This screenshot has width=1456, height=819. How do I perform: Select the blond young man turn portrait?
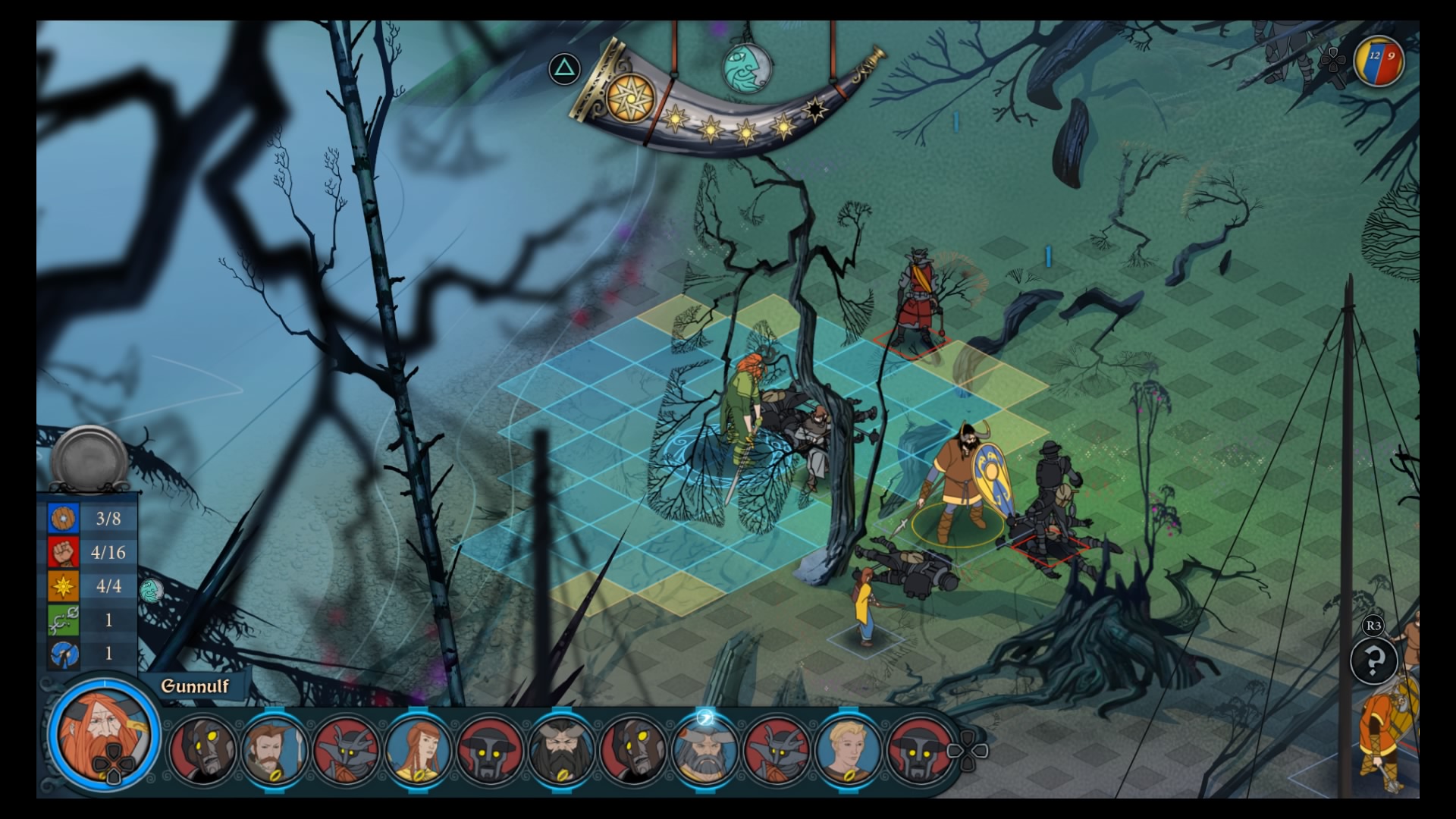point(849,749)
